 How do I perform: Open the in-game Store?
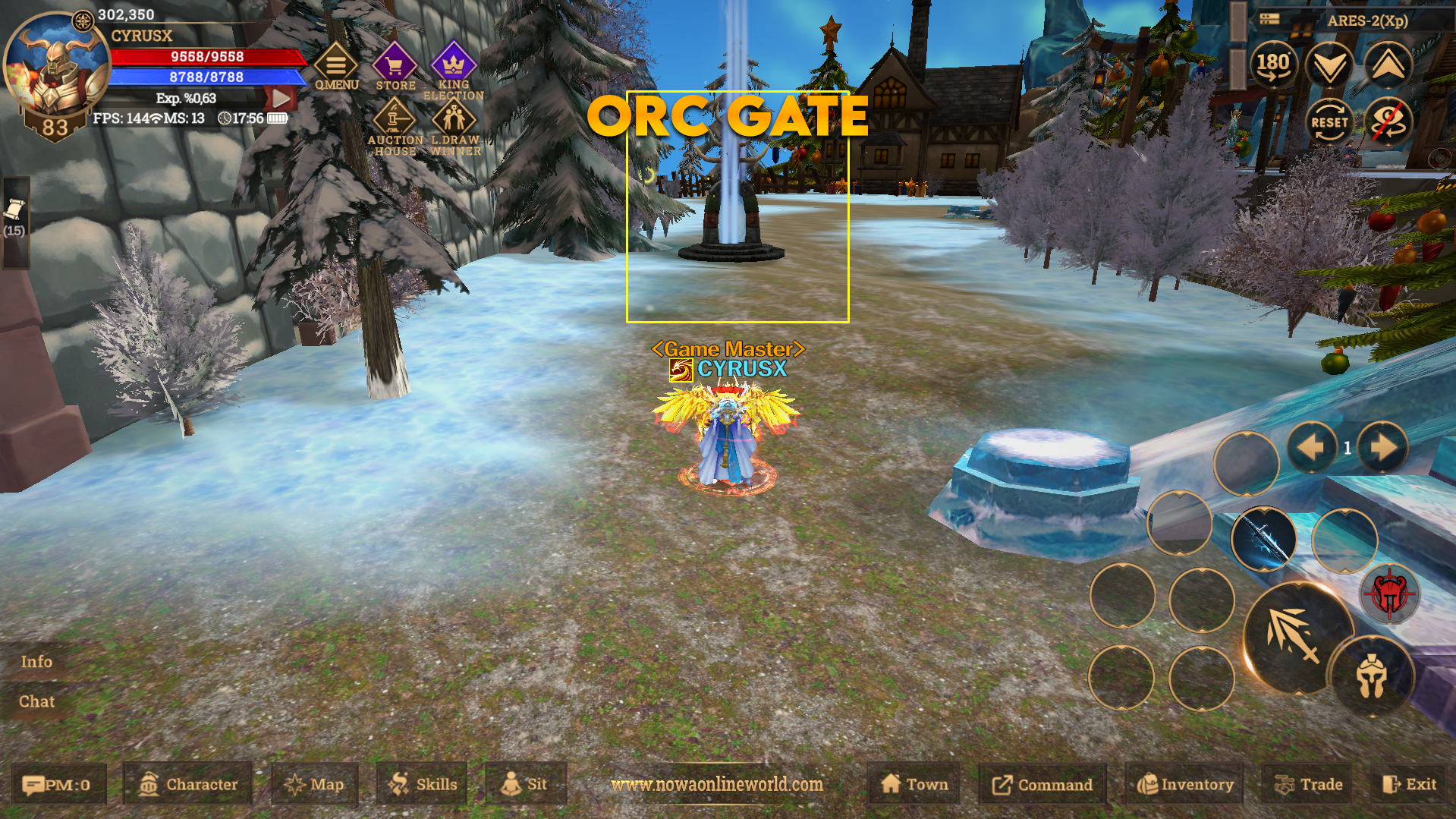(x=394, y=65)
